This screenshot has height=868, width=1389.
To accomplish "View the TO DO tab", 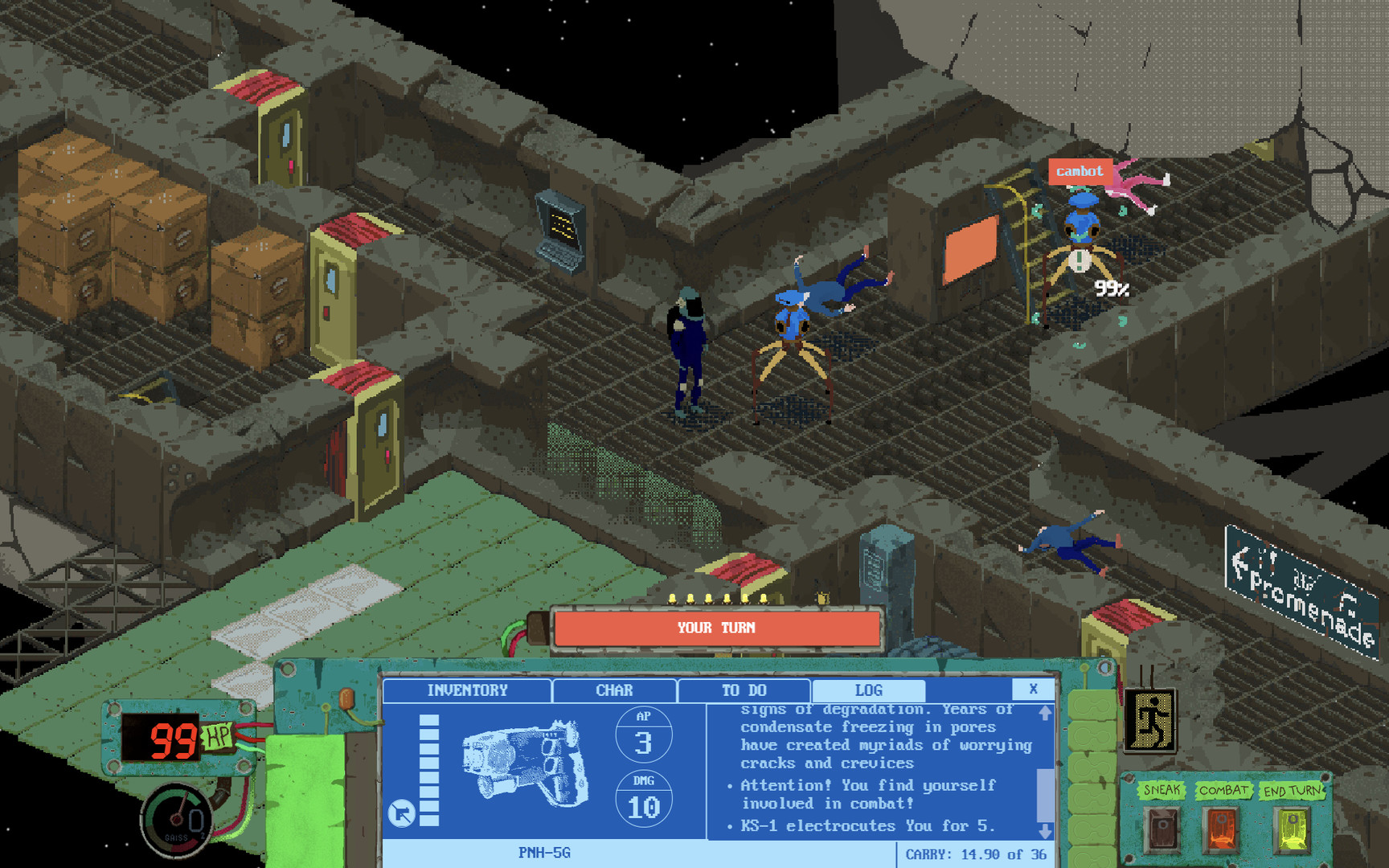I will (744, 690).
